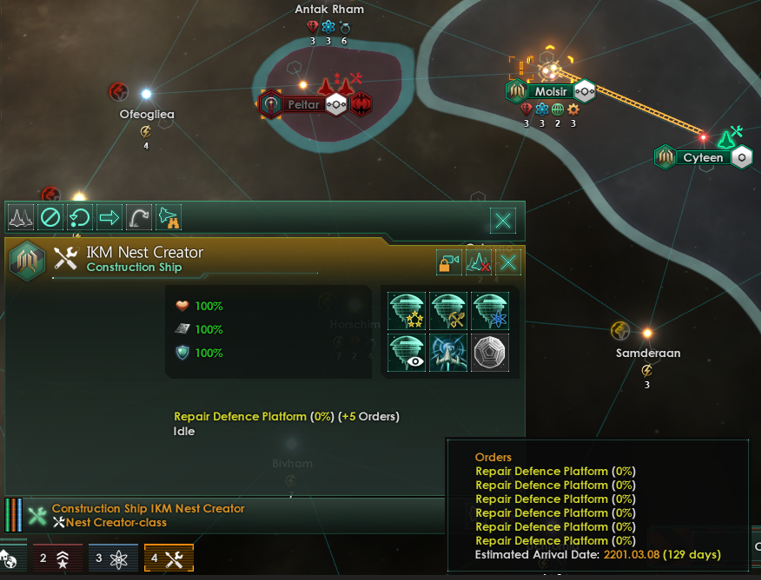Select the curved arrow command icon
Image resolution: width=761 pixels, height=580 pixels.
[138, 217]
